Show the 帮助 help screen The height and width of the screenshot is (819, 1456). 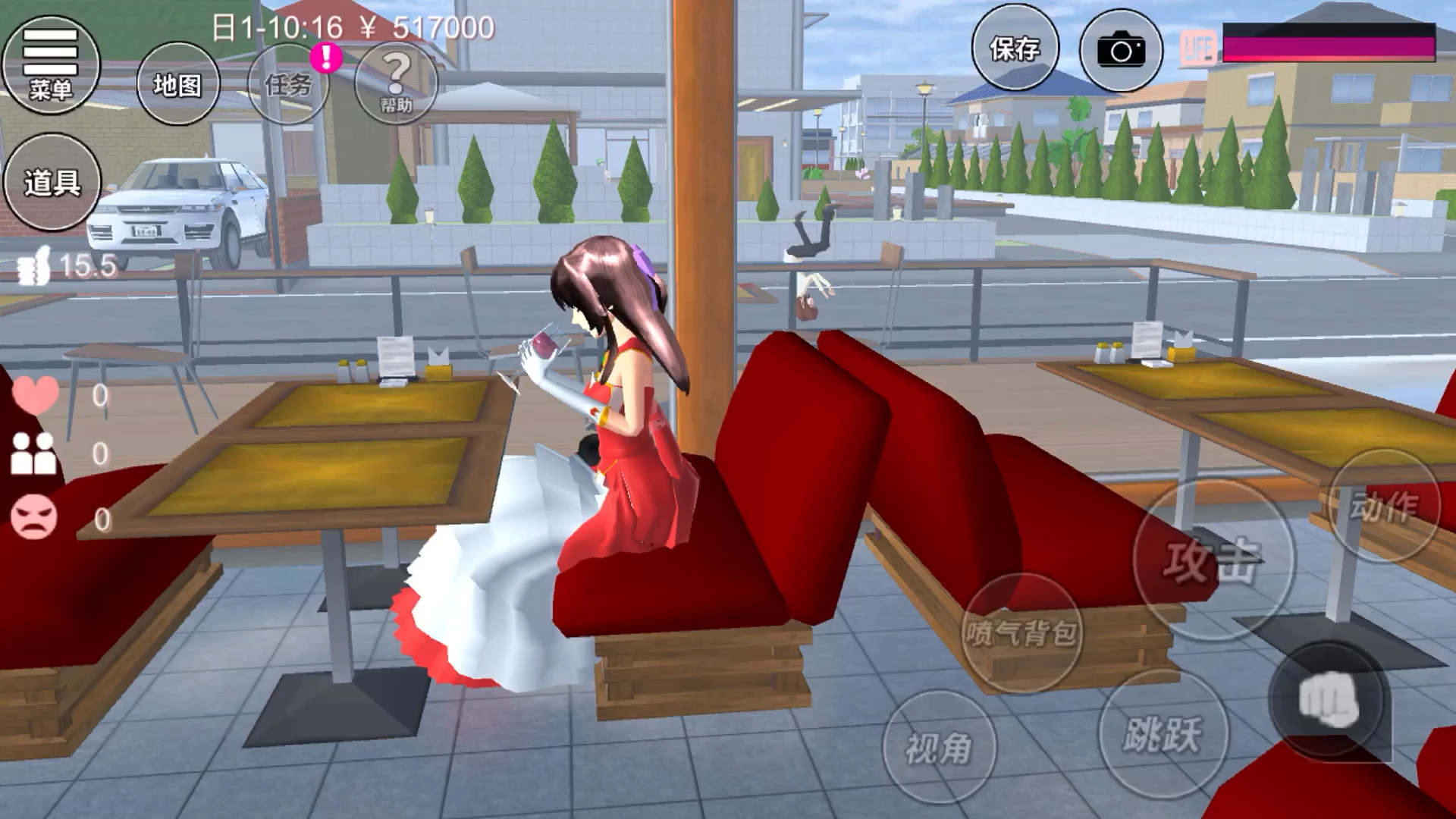tap(396, 82)
